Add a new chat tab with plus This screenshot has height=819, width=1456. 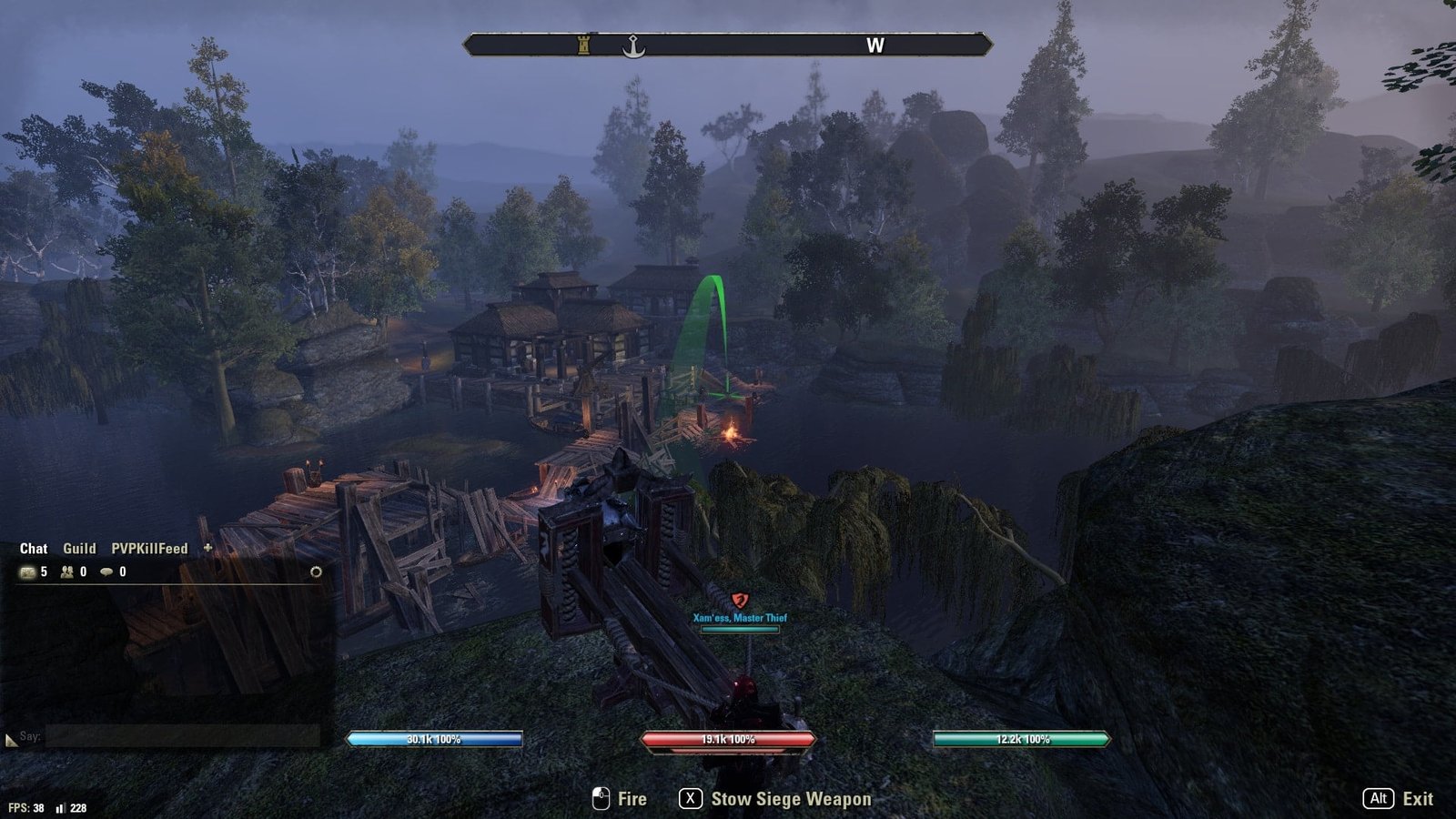[207, 548]
